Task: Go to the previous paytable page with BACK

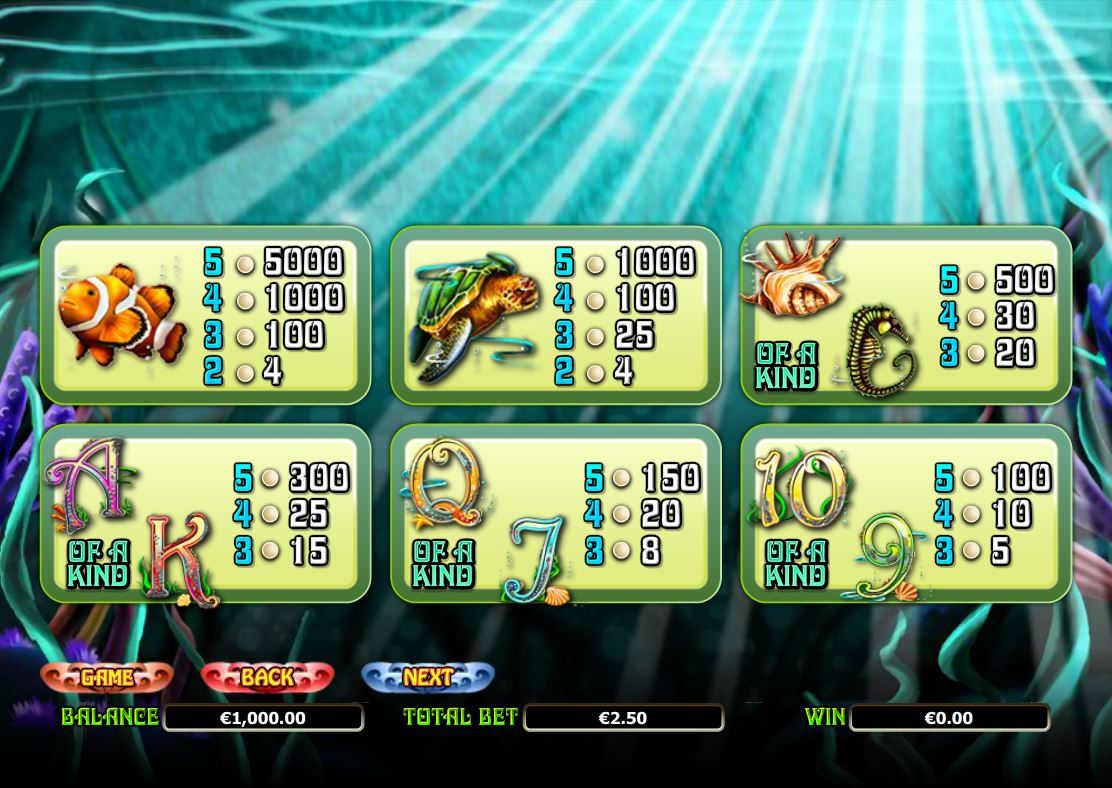Action: 267,677
